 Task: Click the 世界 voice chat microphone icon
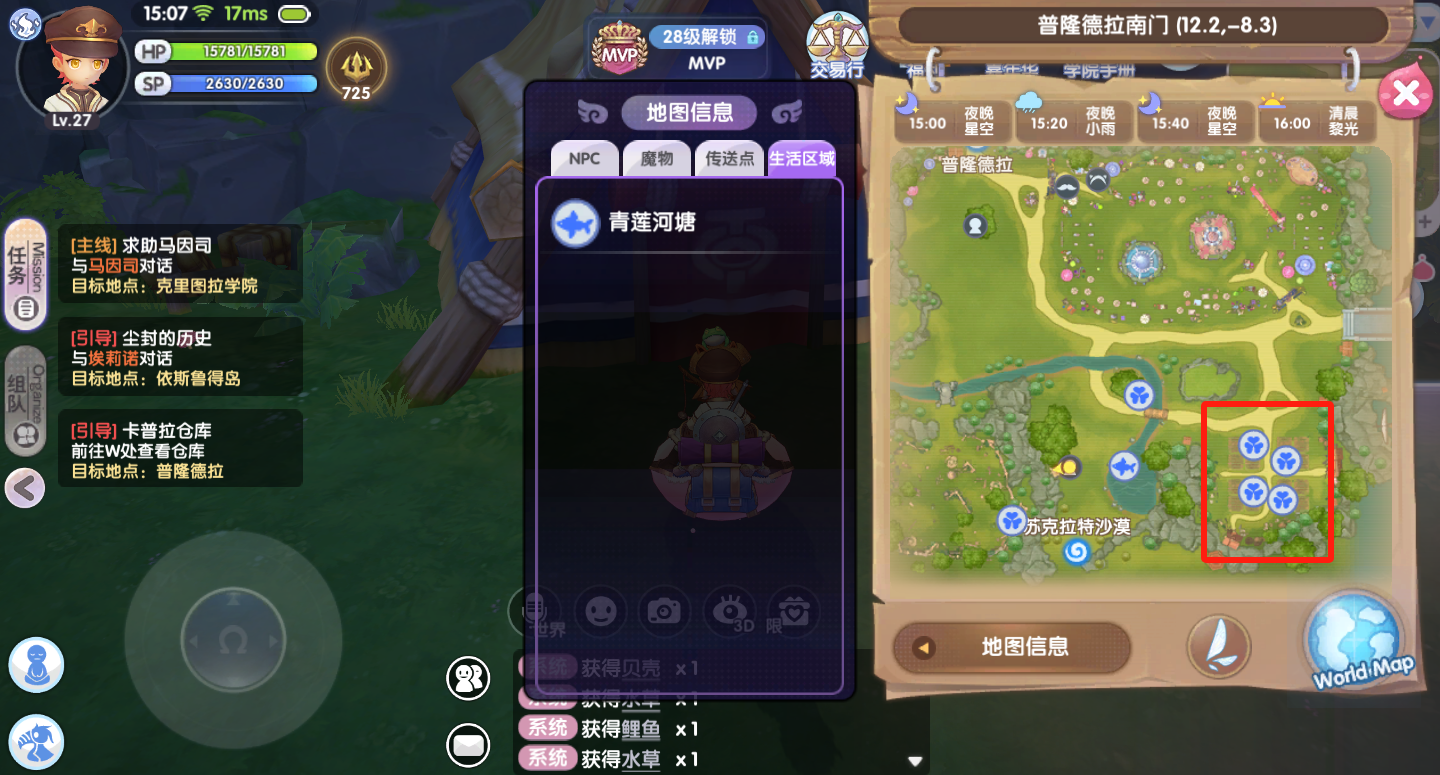click(536, 612)
